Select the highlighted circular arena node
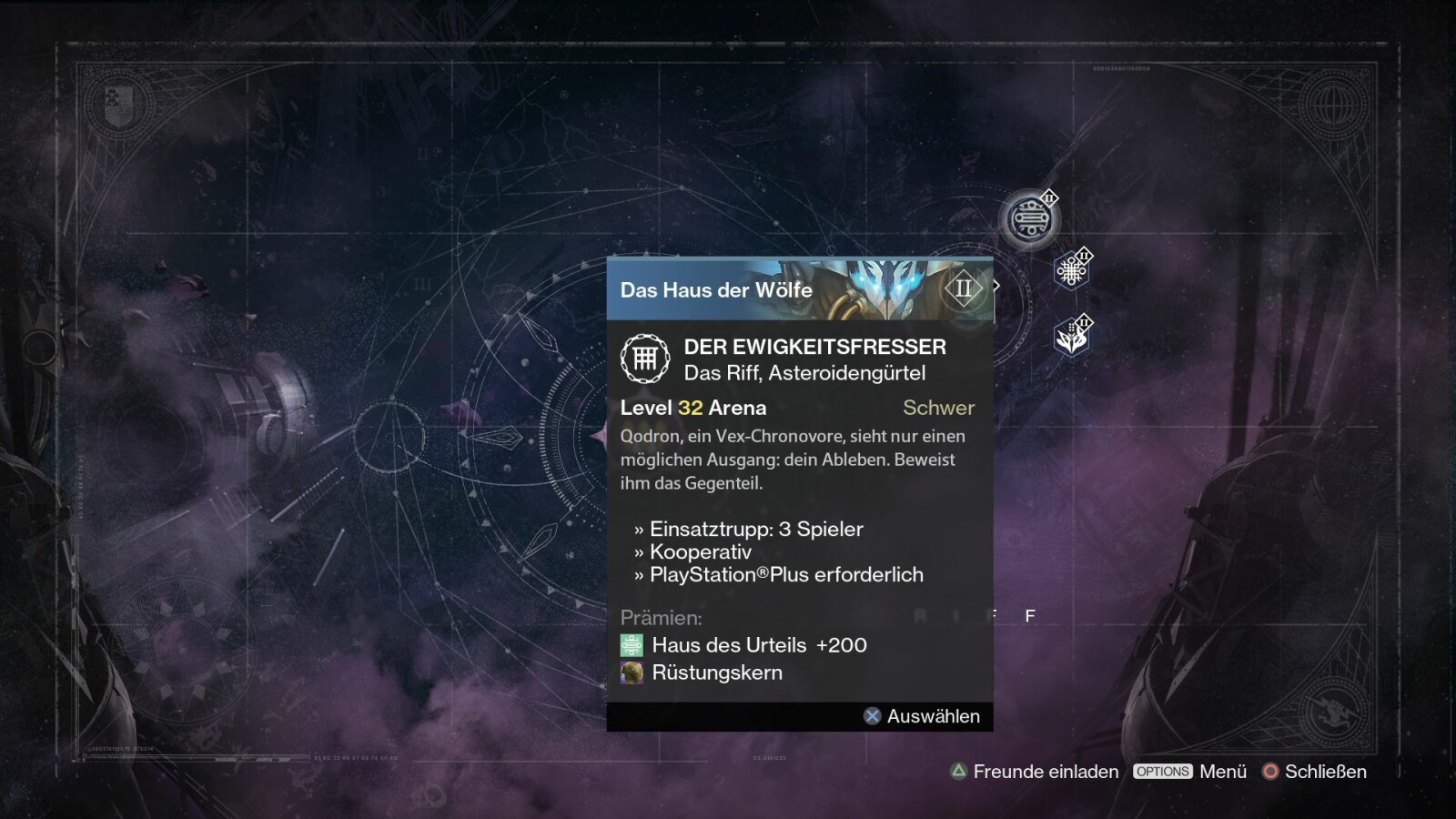Screen dimensions: 1456x819 tap(1029, 219)
